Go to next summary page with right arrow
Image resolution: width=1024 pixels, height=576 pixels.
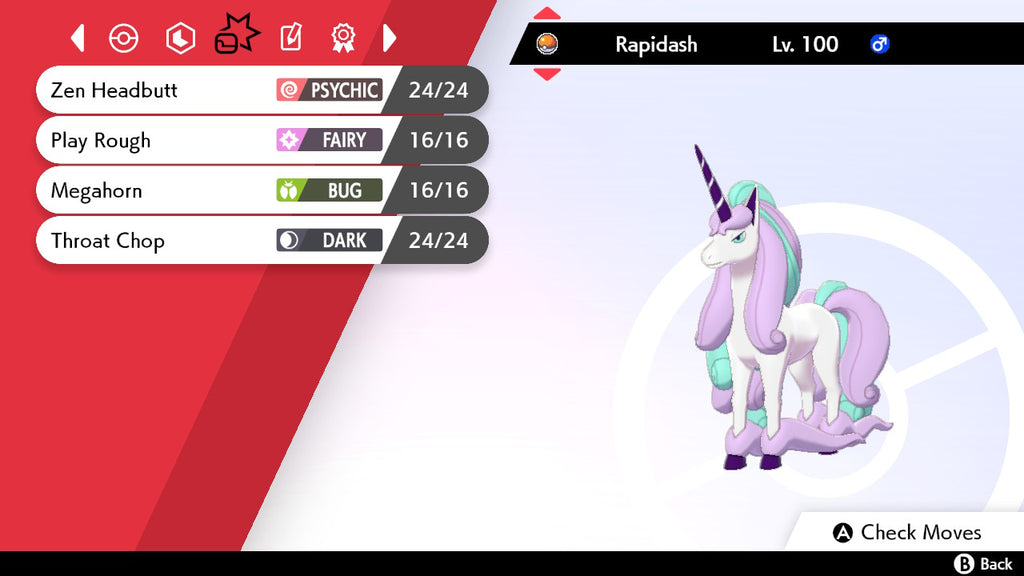389,39
